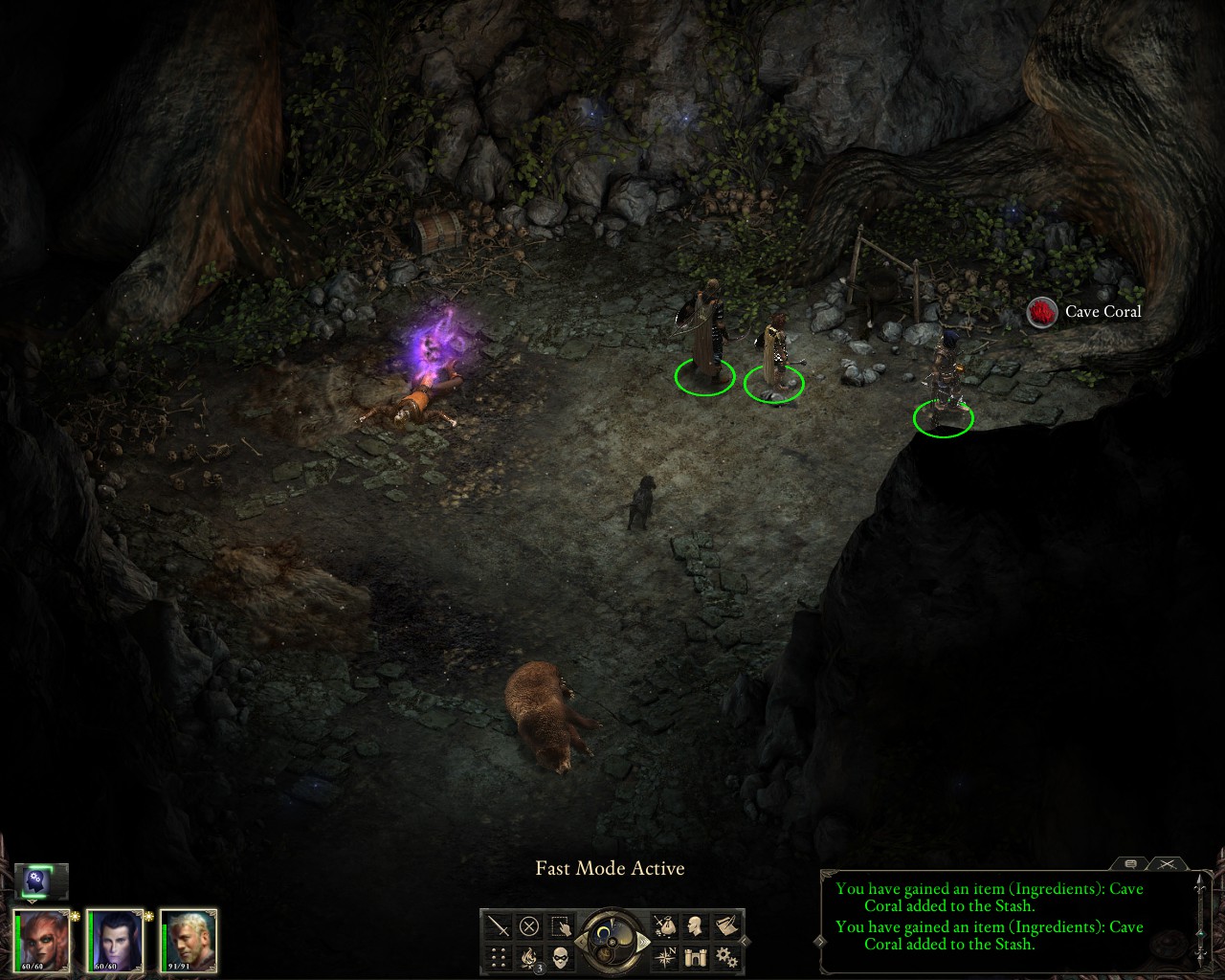
Task: Open the inventory bag icon
Action: coord(664,926)
